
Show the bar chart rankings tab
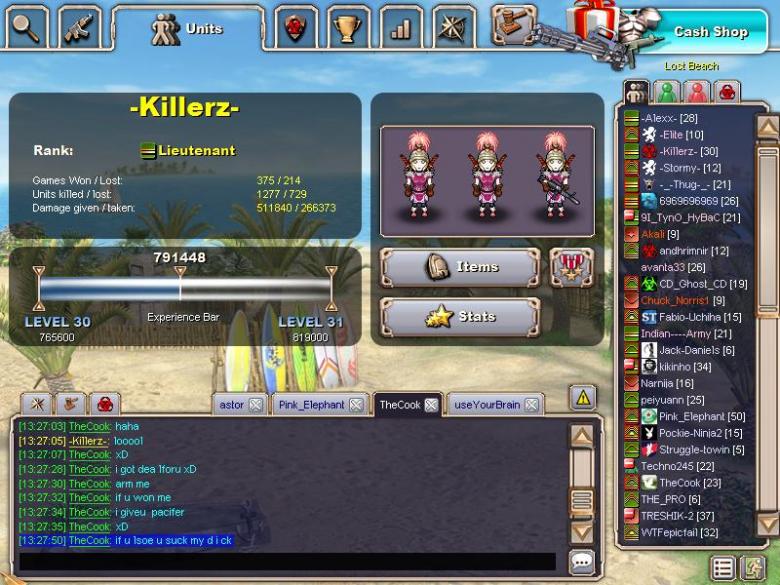coord(401,27)
